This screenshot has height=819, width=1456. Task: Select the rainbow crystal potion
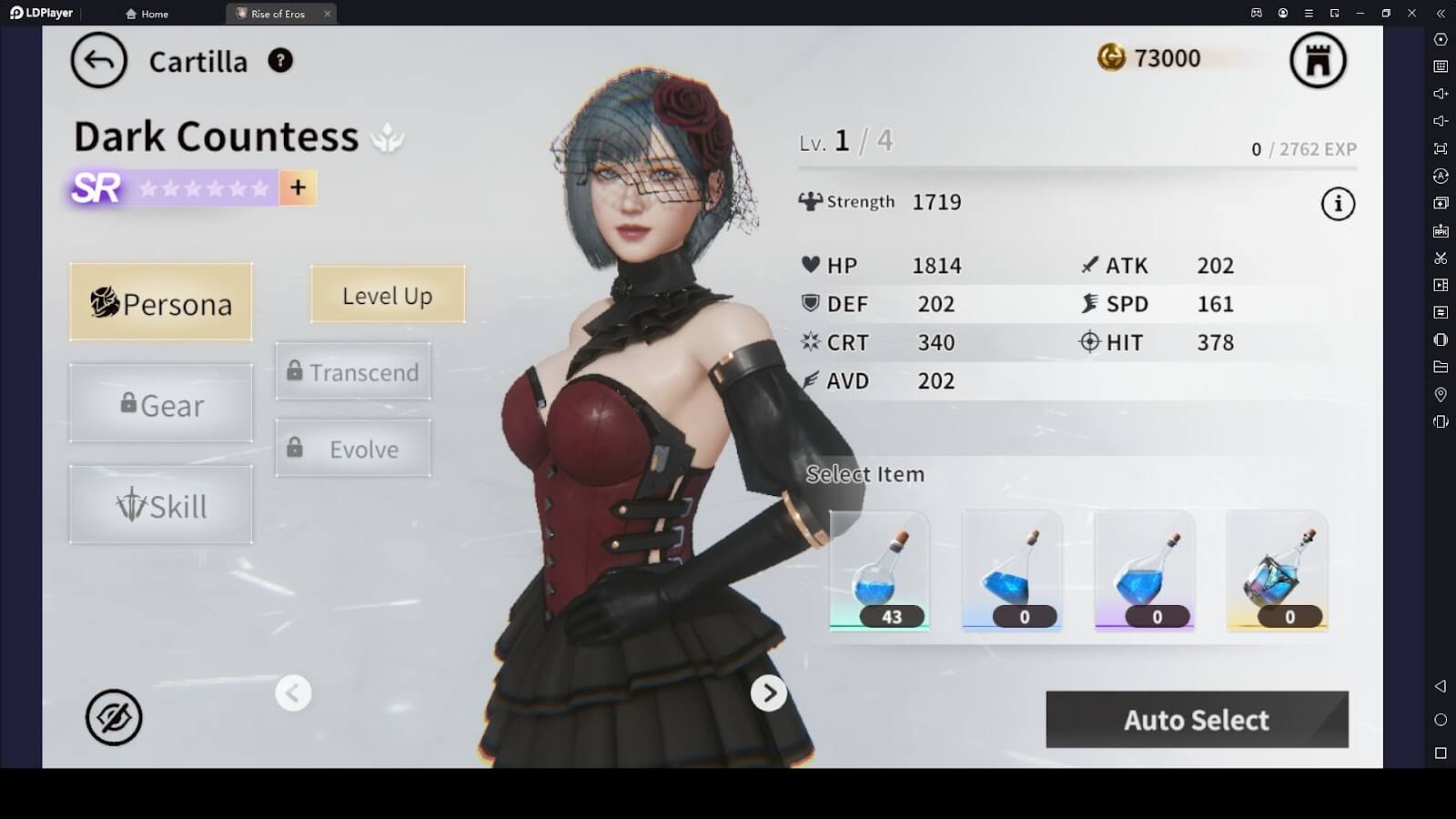point(1277,571)
